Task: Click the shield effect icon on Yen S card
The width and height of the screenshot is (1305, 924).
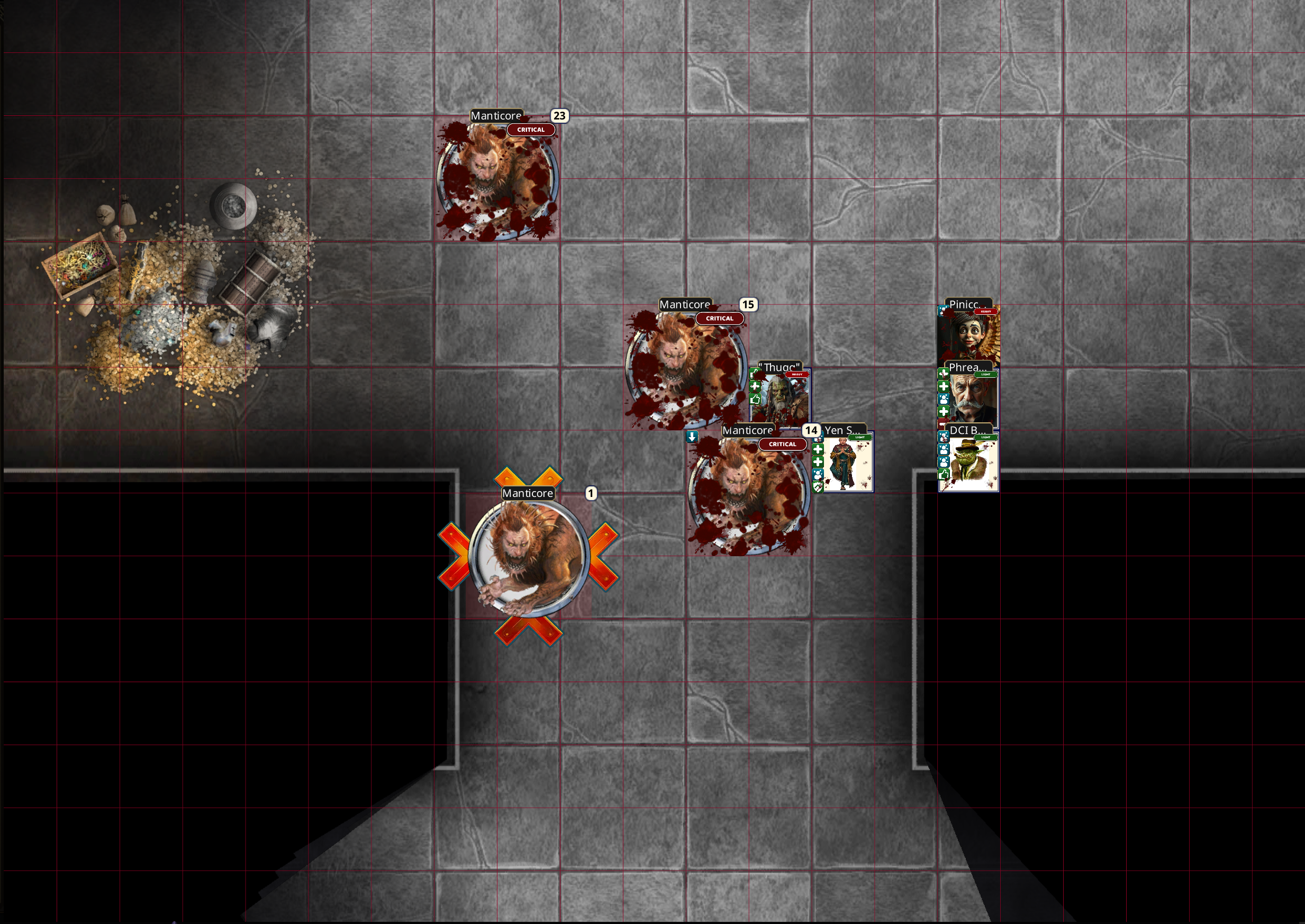Action: click(818, 486)
